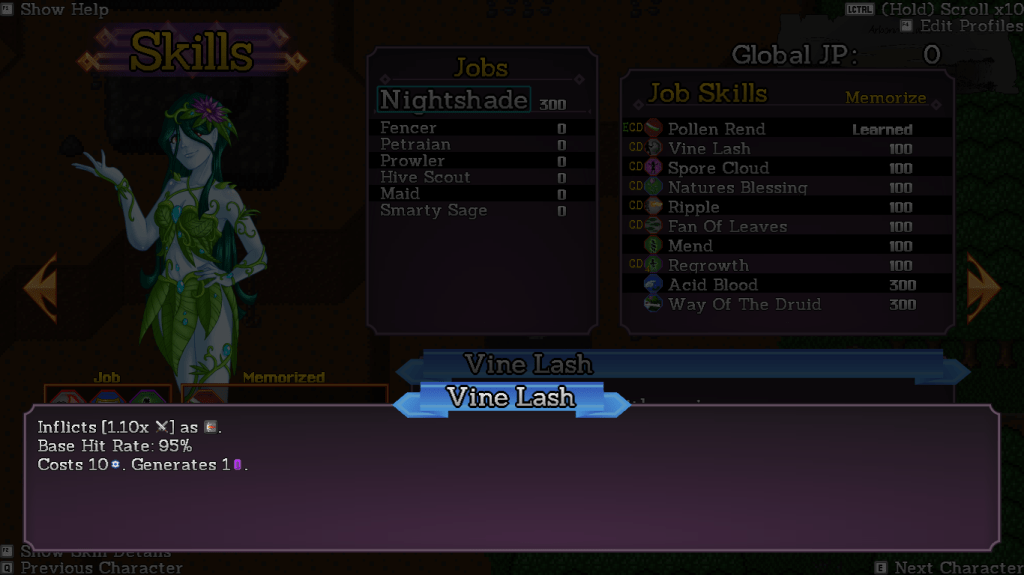
Task: Choose the Way Of The Druid skill
Action: coord(744,304)
